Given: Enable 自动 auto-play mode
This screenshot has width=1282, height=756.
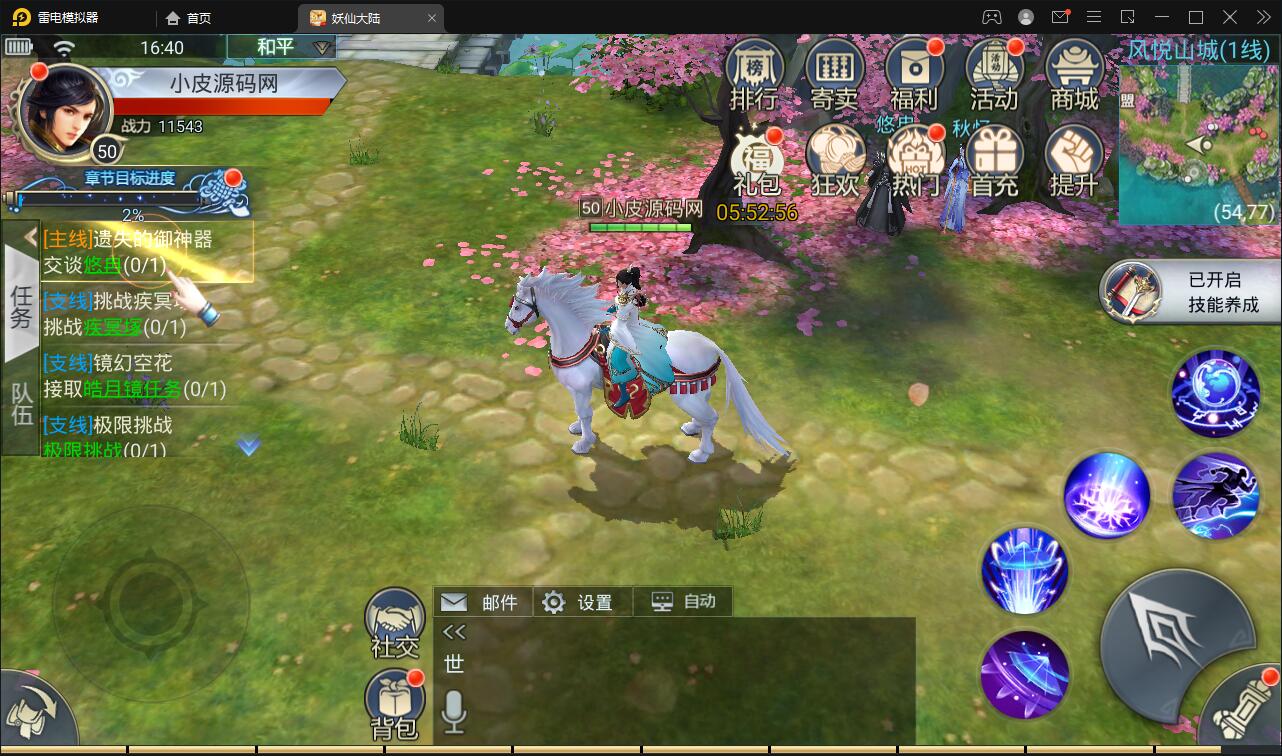Looking at the screenshot, I should pos(683,601).
